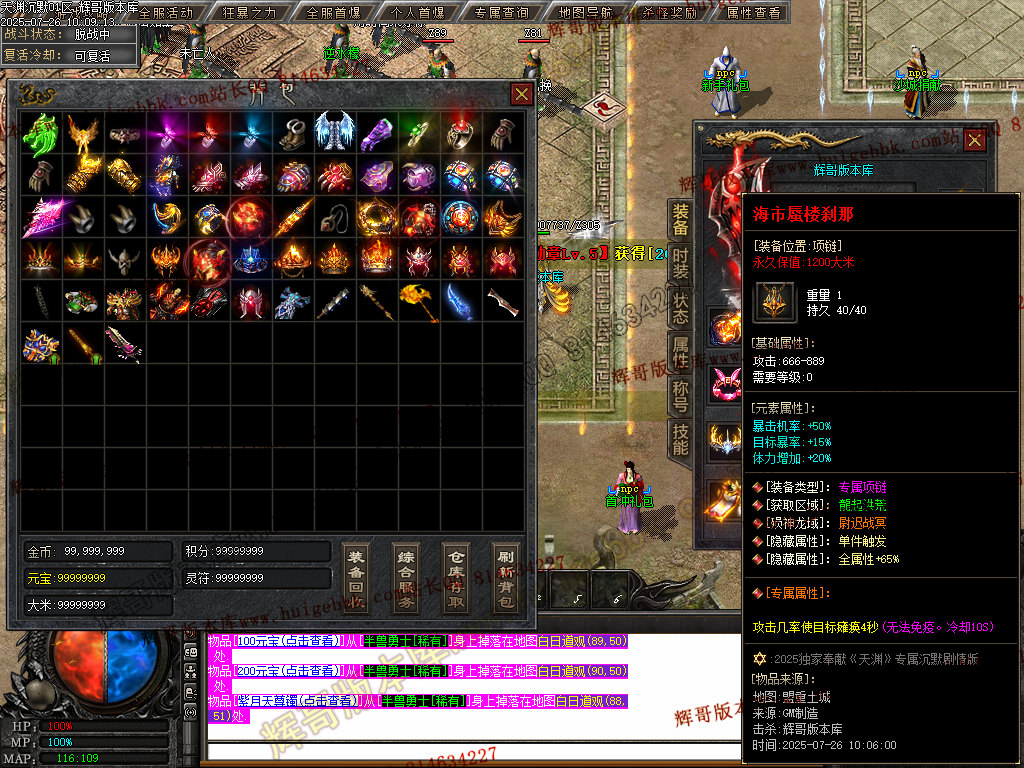Viewport: 1024px width, 768px height.
Task: Open 地图导航 map navigation
Action: pos(587,13)
